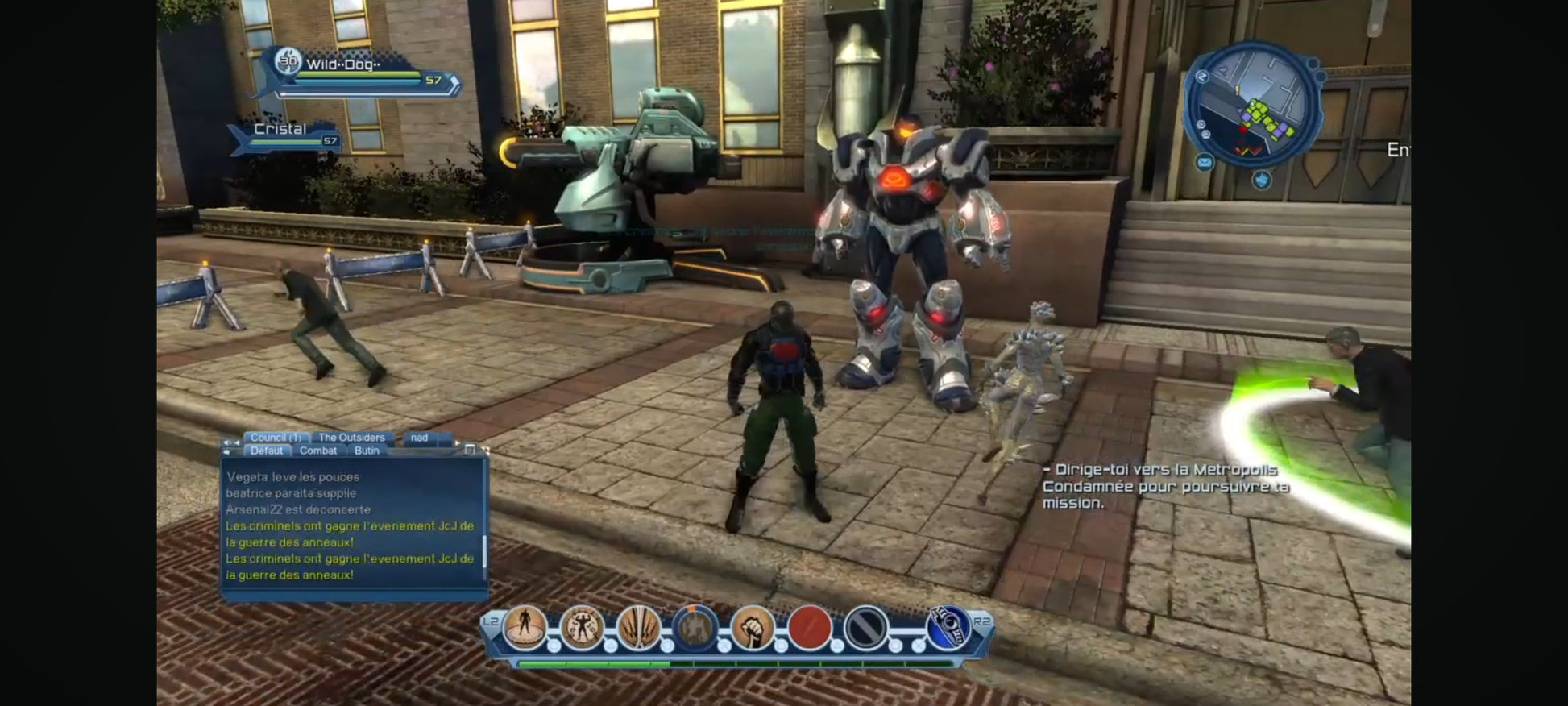
Task: Select the nad chat tab
Action: click(x=419, y=438)
